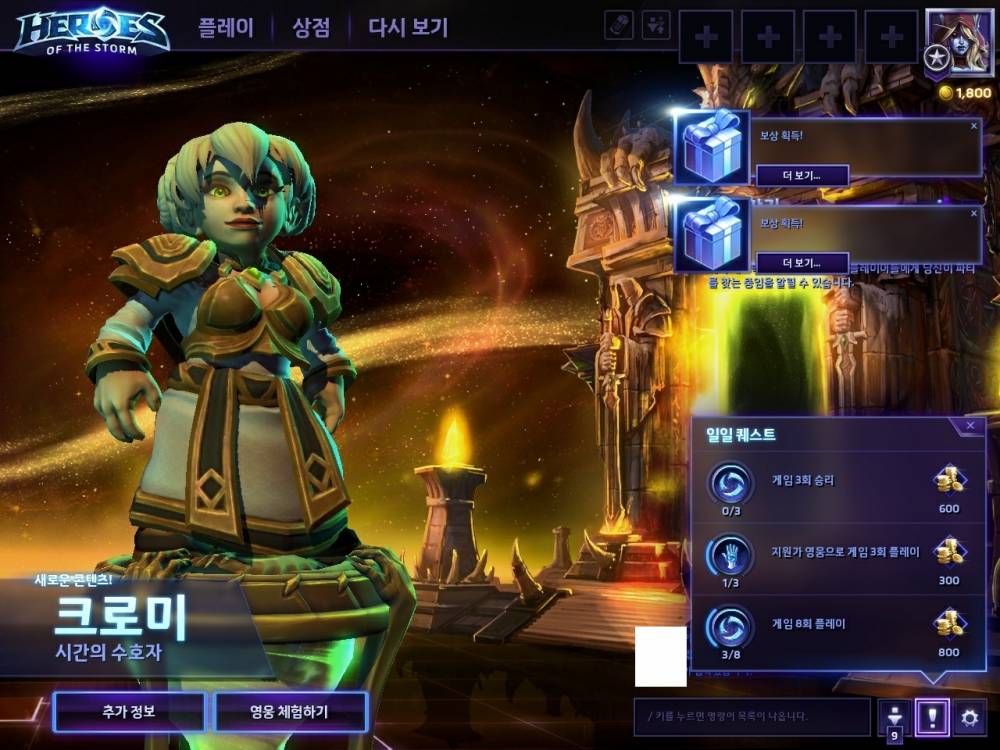Click the ticket icon in top bar

619,25
